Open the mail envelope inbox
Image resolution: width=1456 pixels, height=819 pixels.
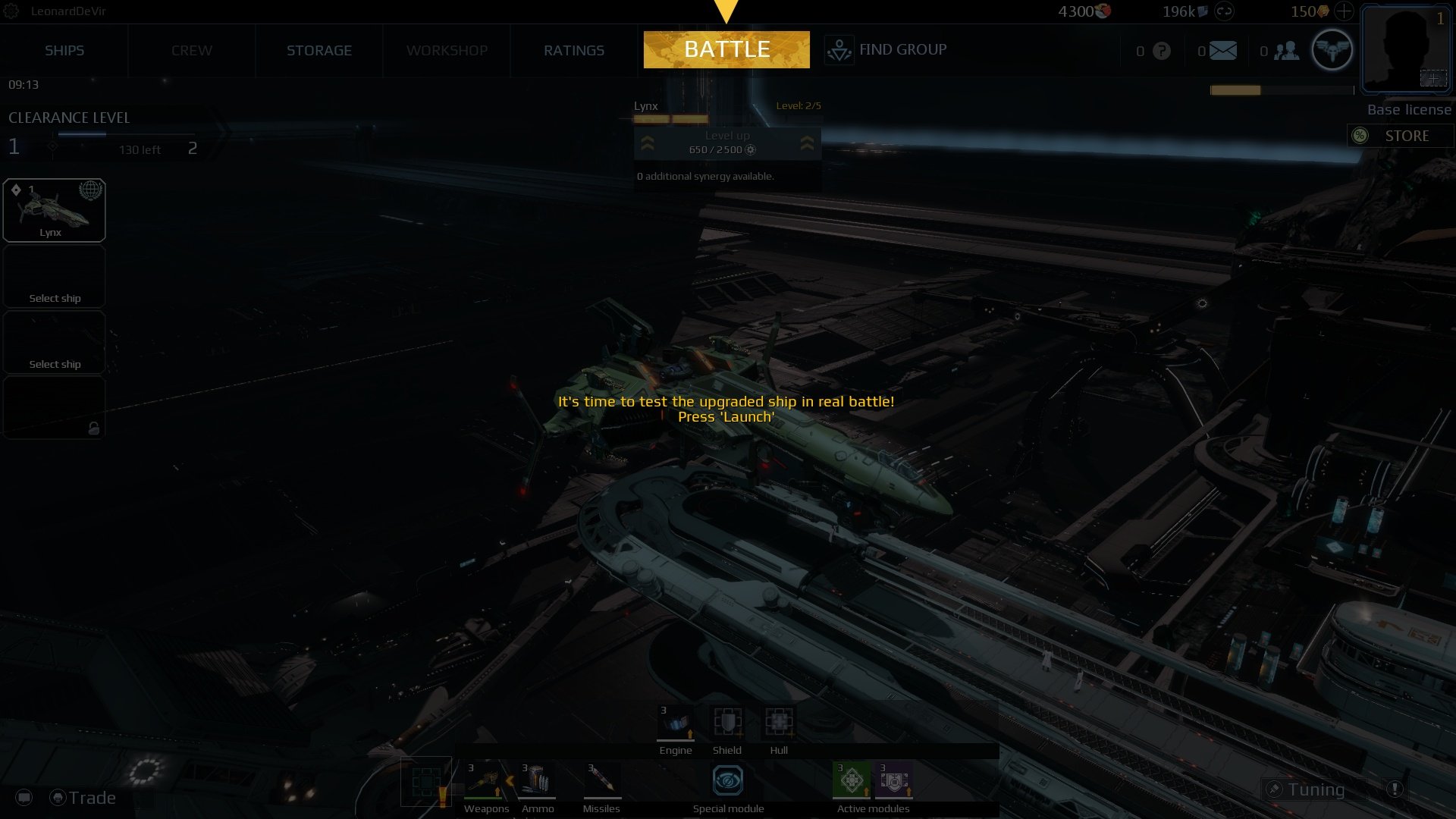pyautogui.click(x=1222, y=50)
